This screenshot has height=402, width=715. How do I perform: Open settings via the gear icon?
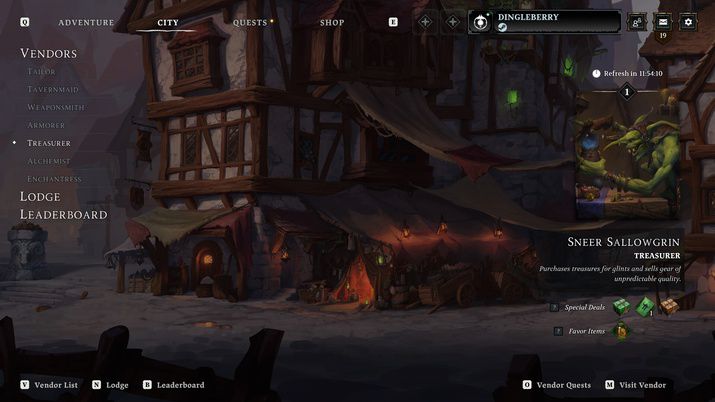(x=688, y=22)
